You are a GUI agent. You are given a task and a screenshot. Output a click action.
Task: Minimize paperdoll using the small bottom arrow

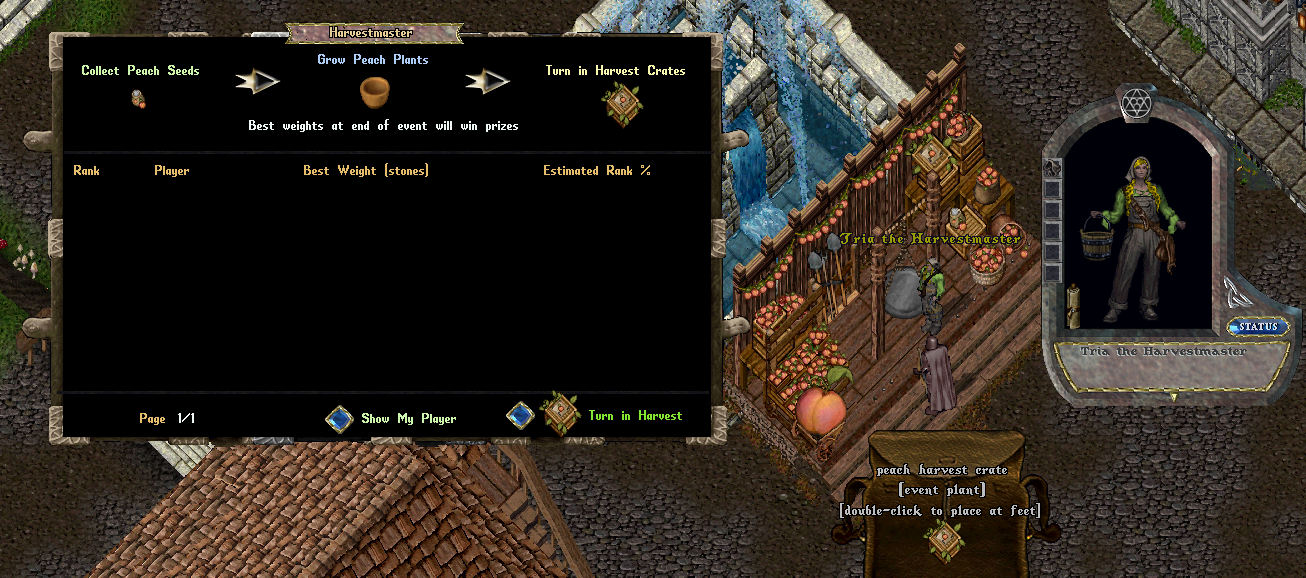pyautogui.click(x=1174, y=397)
